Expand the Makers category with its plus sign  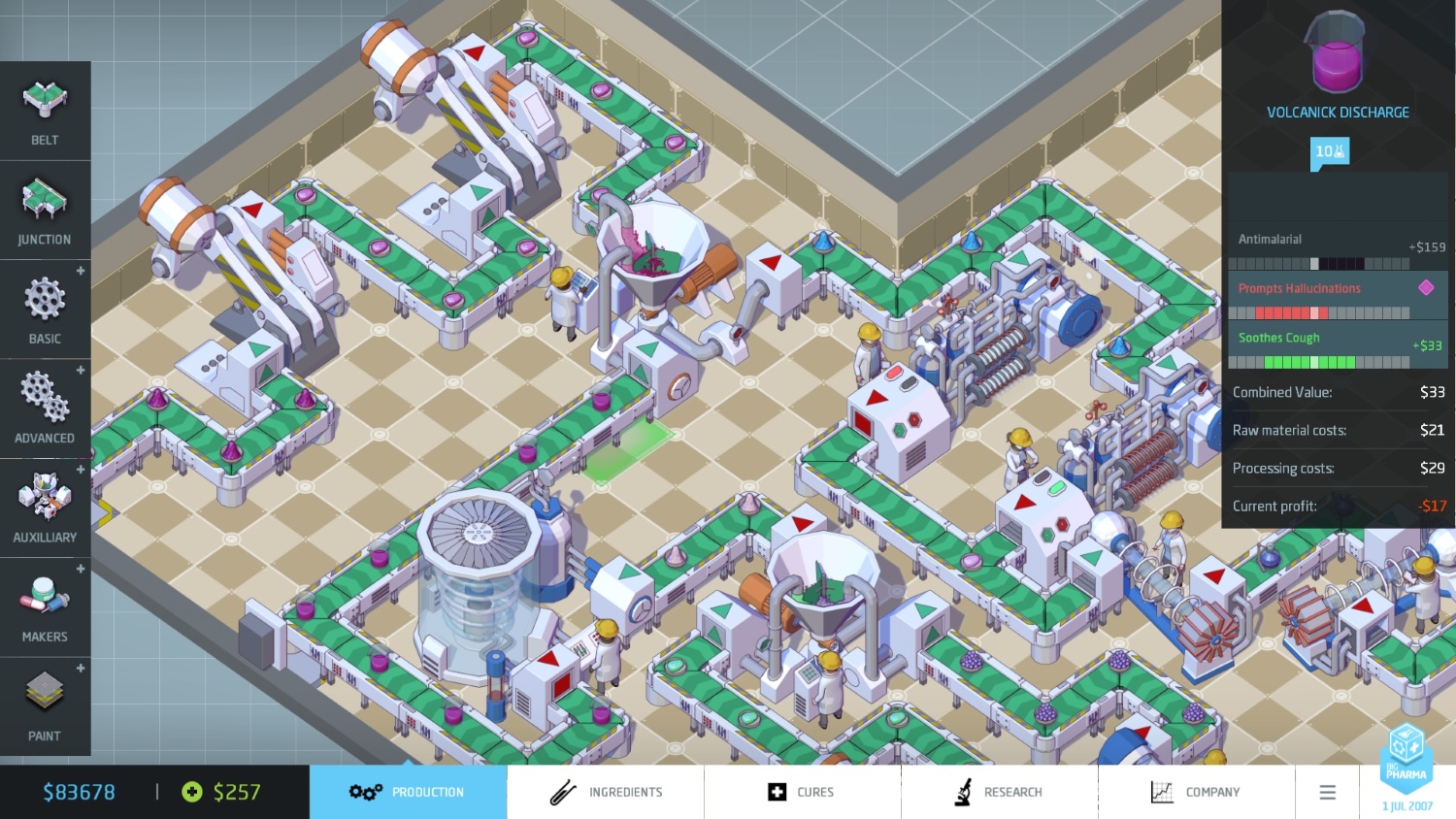click(81, 570)
